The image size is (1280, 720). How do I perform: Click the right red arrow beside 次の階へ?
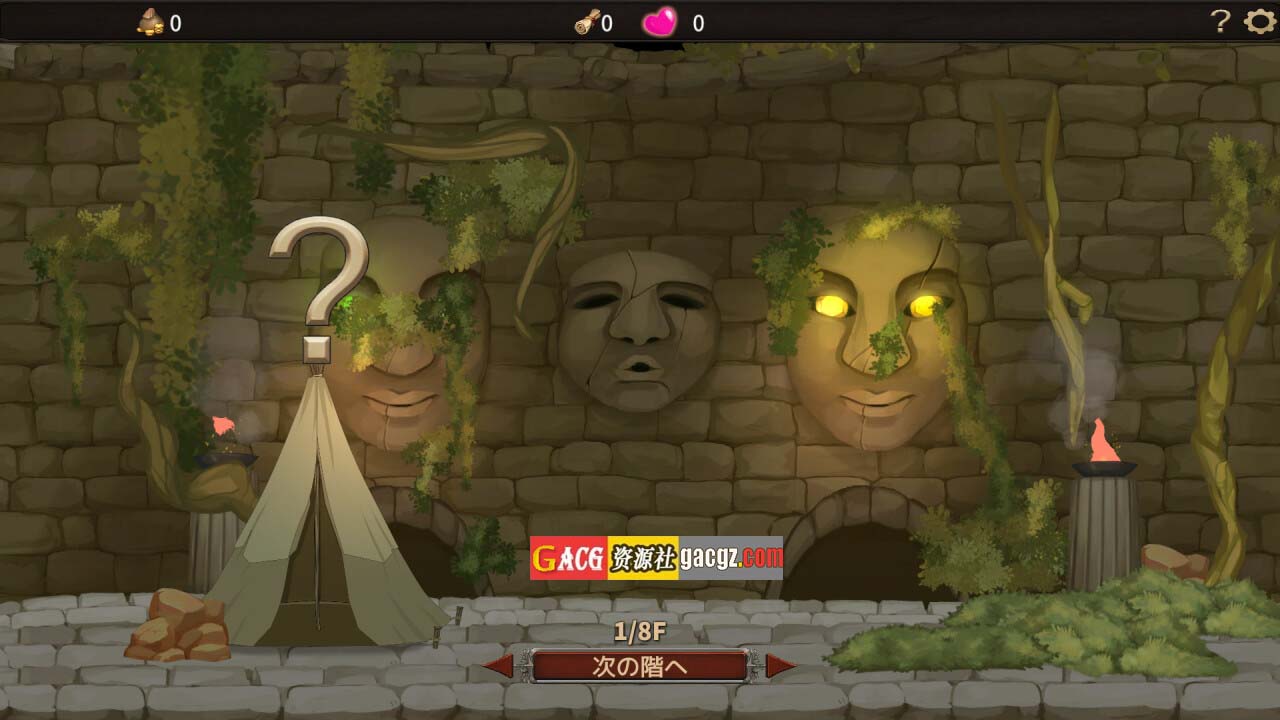[x=780, y=666]
